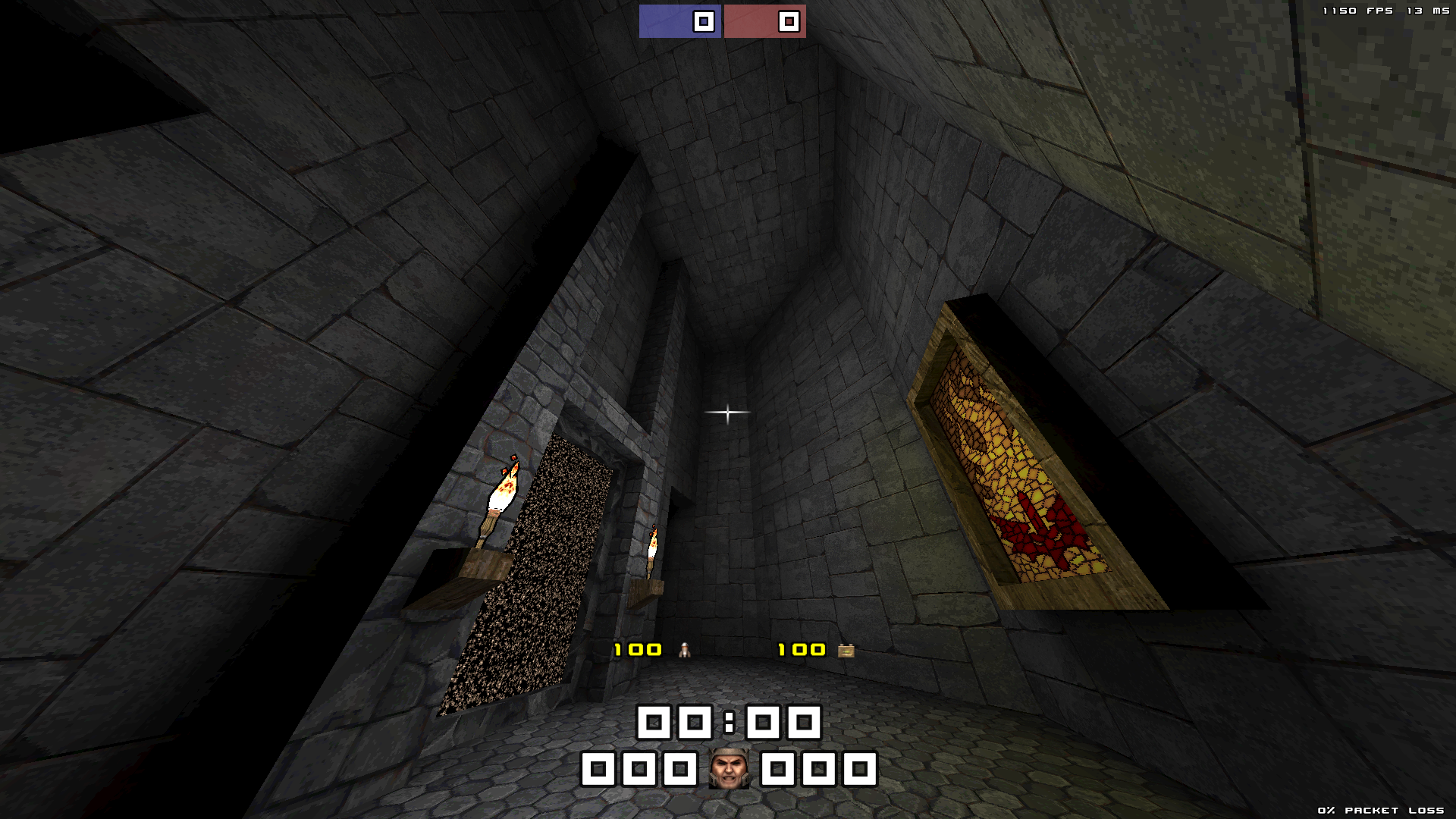Image resolution: width=1456 pixels, height=819 pixels.
Task: Click the yellow armor icon
Action: 846,651
